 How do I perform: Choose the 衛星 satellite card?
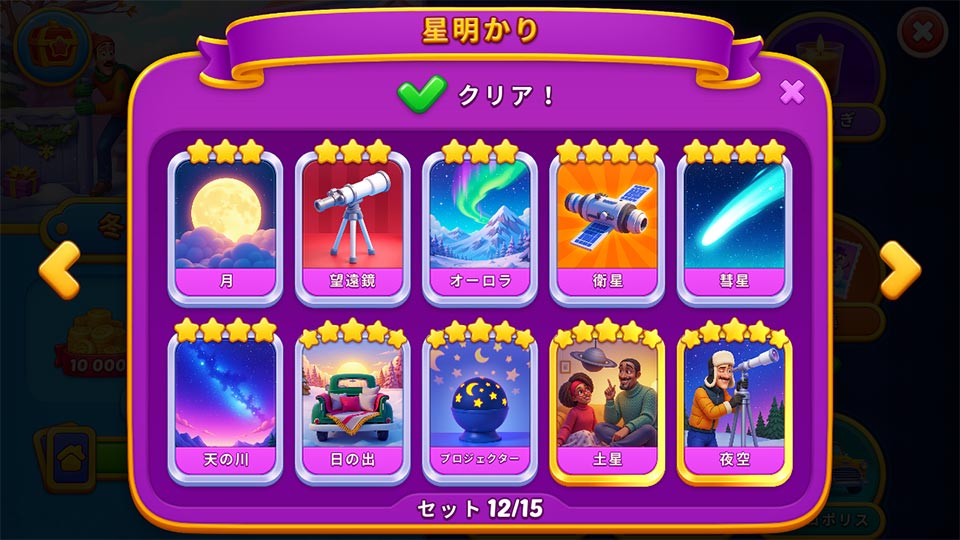point(607,225)
